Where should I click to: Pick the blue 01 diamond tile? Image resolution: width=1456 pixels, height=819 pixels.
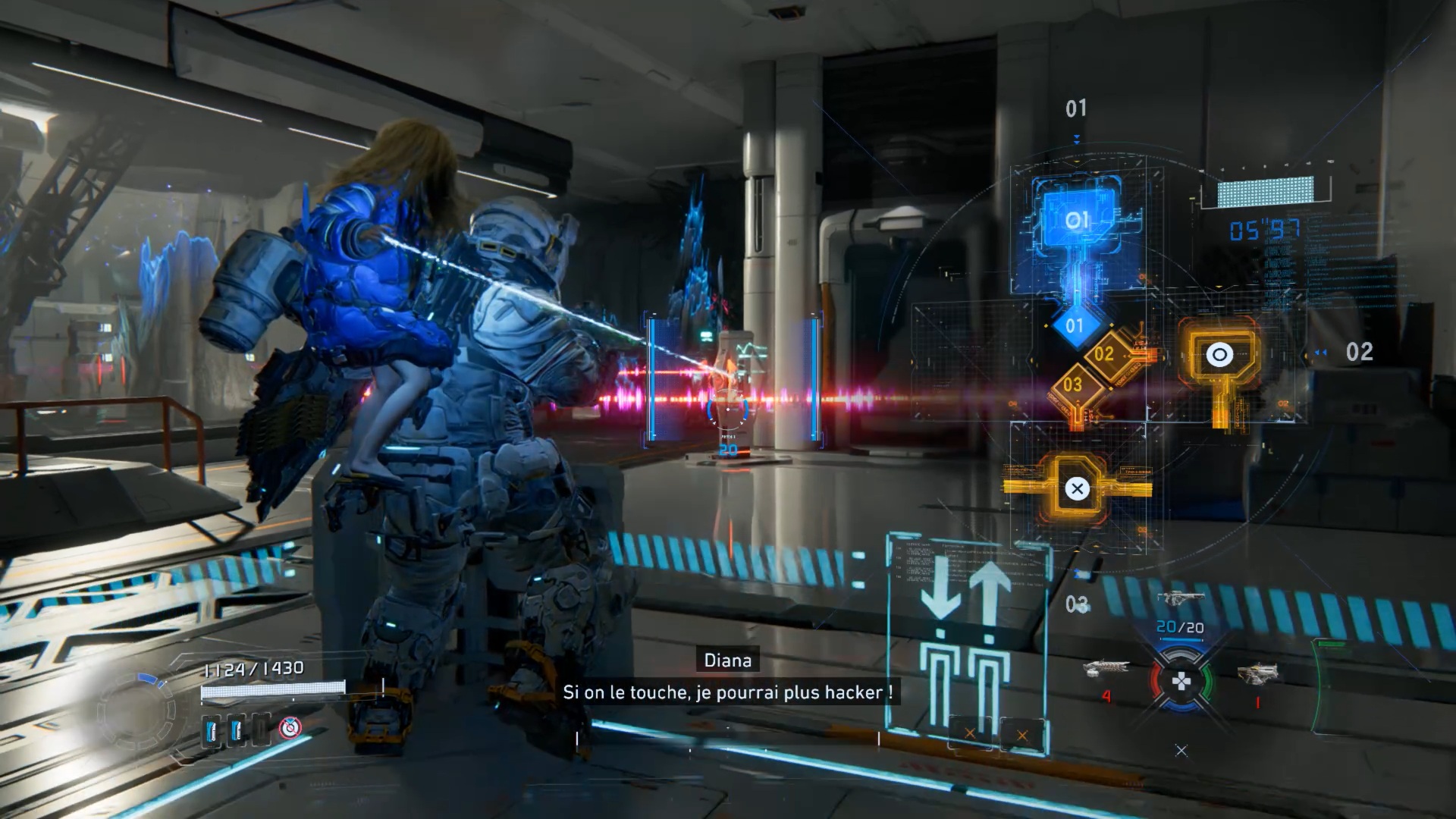1075,326
